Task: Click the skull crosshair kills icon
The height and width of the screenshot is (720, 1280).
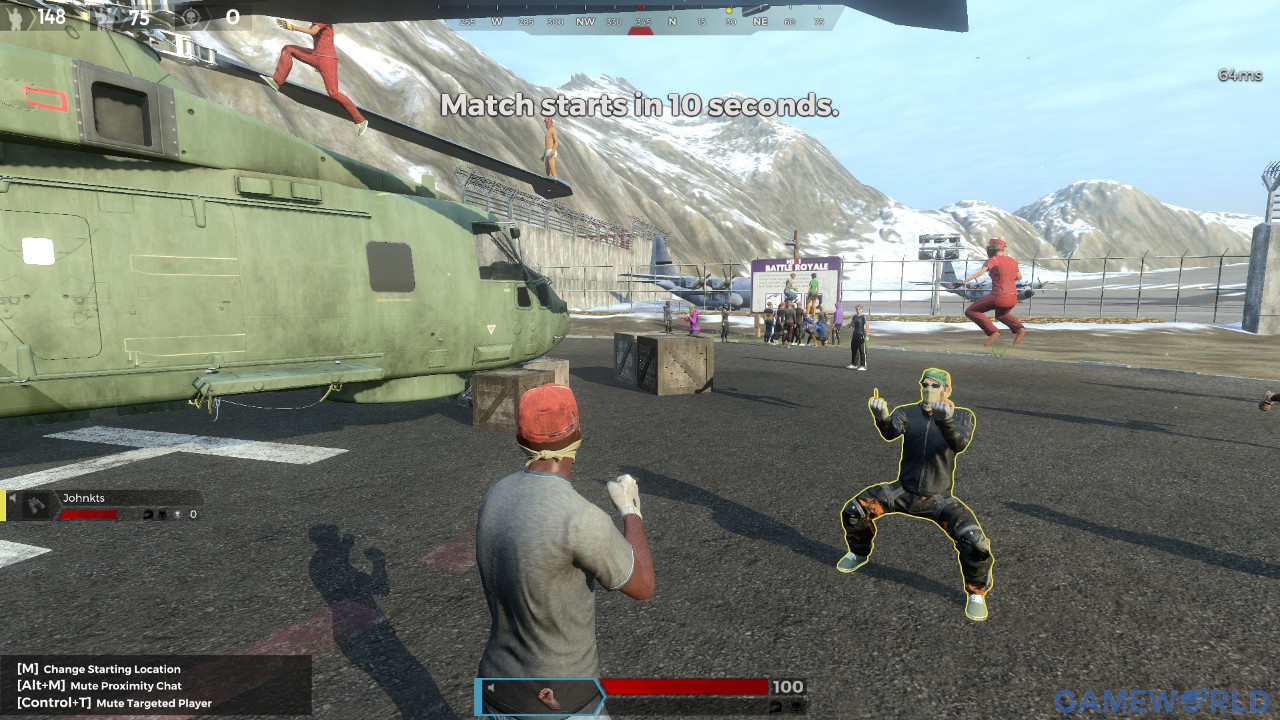Action: point(190,17)
